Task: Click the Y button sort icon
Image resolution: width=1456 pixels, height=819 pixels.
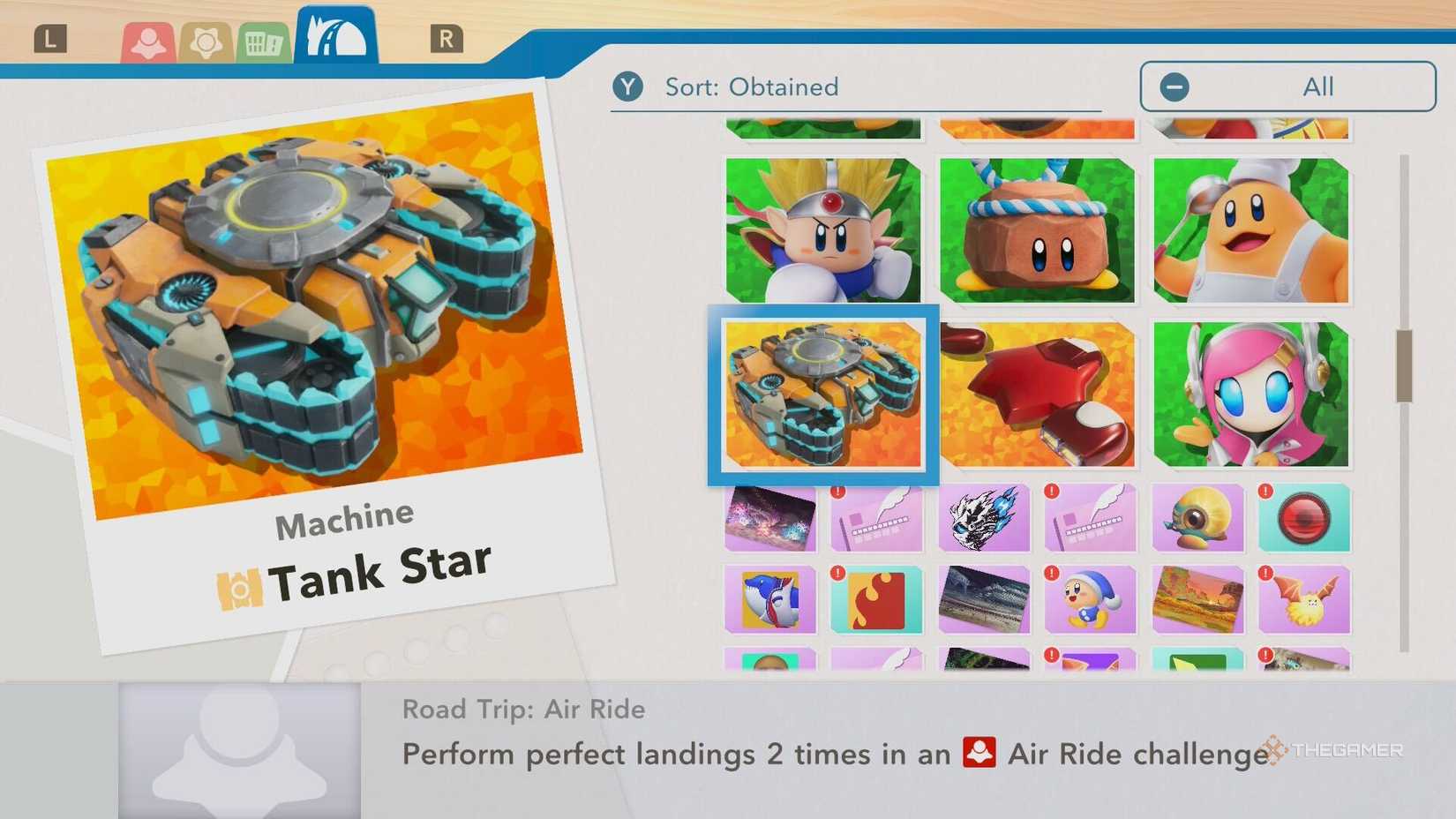Action: coord(628,86)
